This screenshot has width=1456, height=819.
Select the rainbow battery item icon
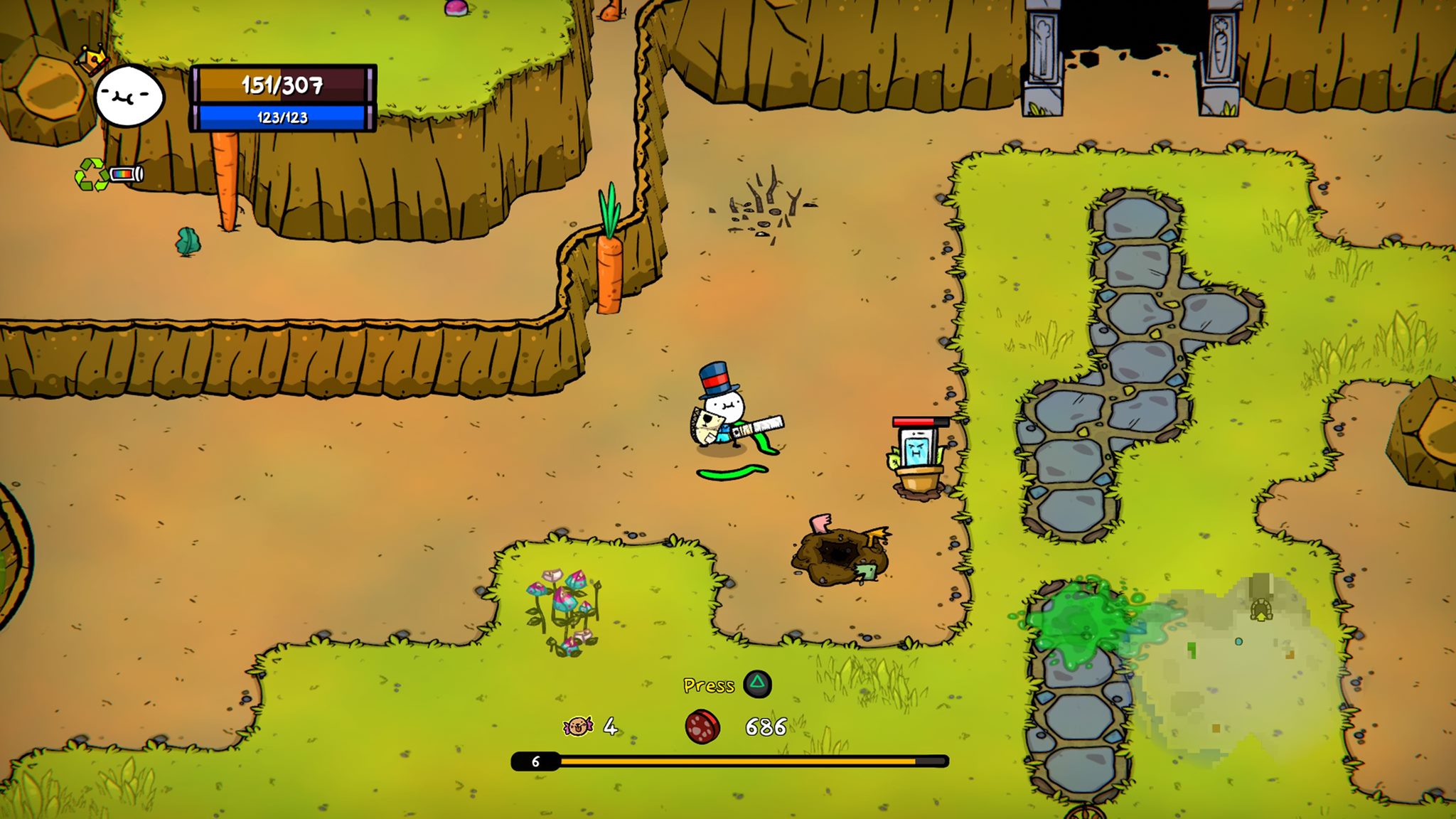127,173
